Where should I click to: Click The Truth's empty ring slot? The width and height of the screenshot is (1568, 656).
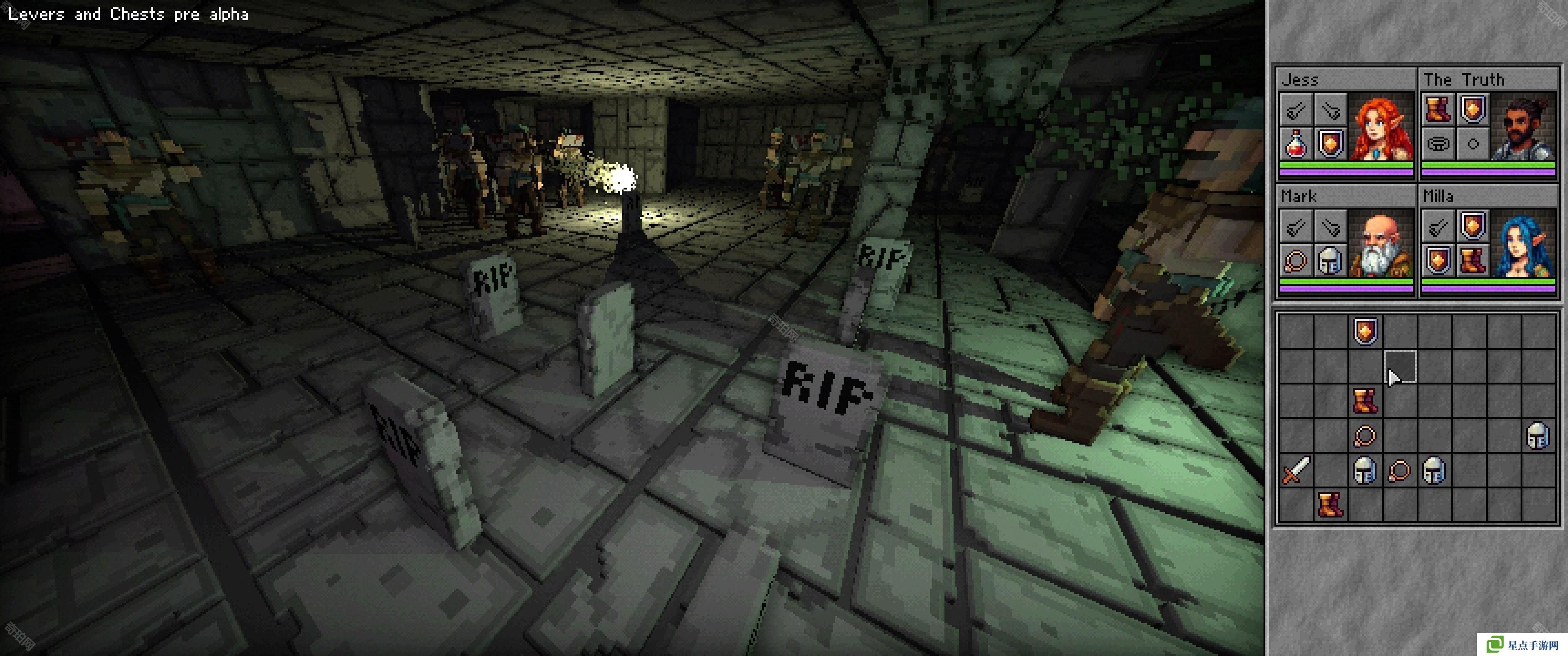coord(1472,145)
